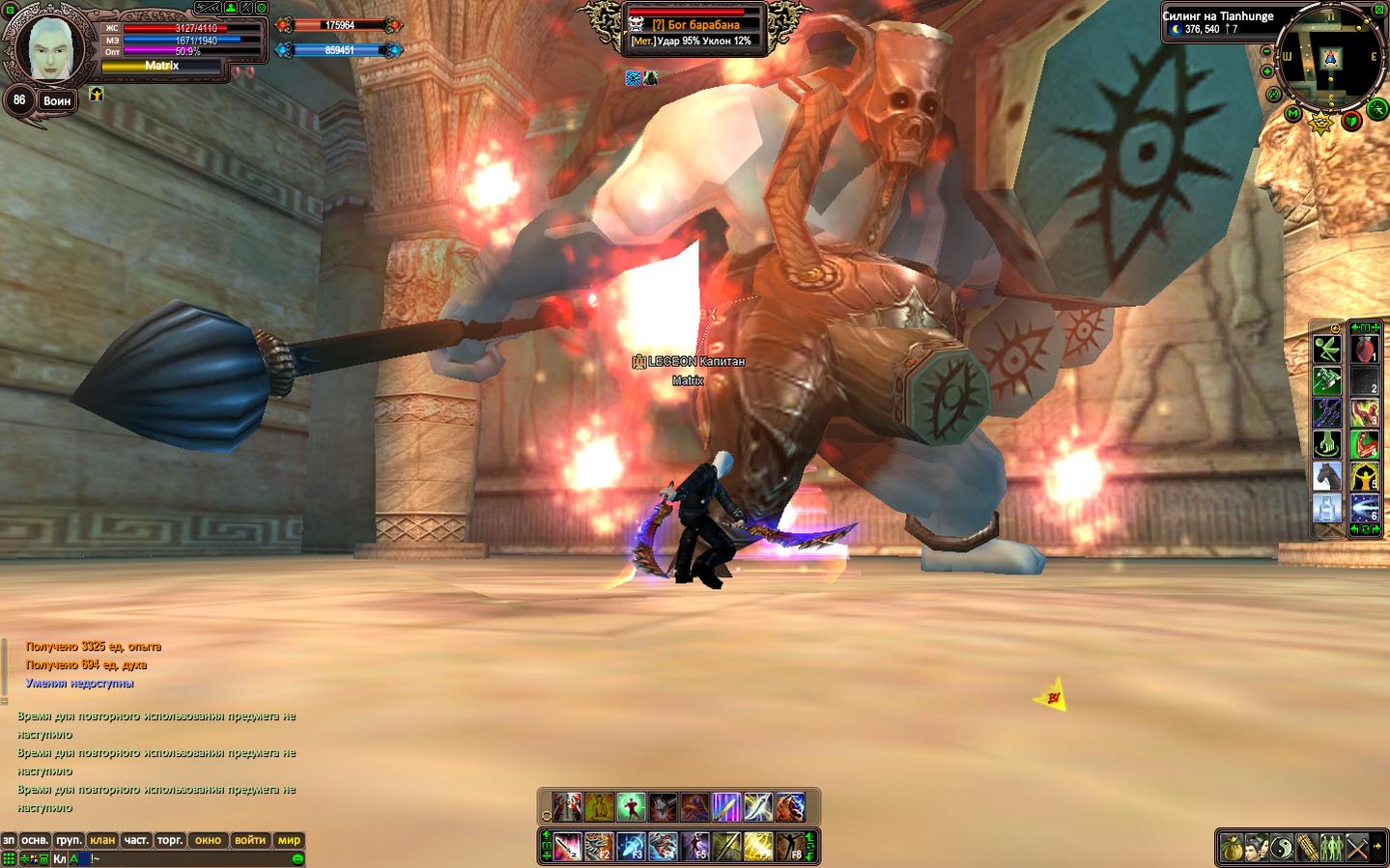Activate the F3 blue energy skill

631,846
